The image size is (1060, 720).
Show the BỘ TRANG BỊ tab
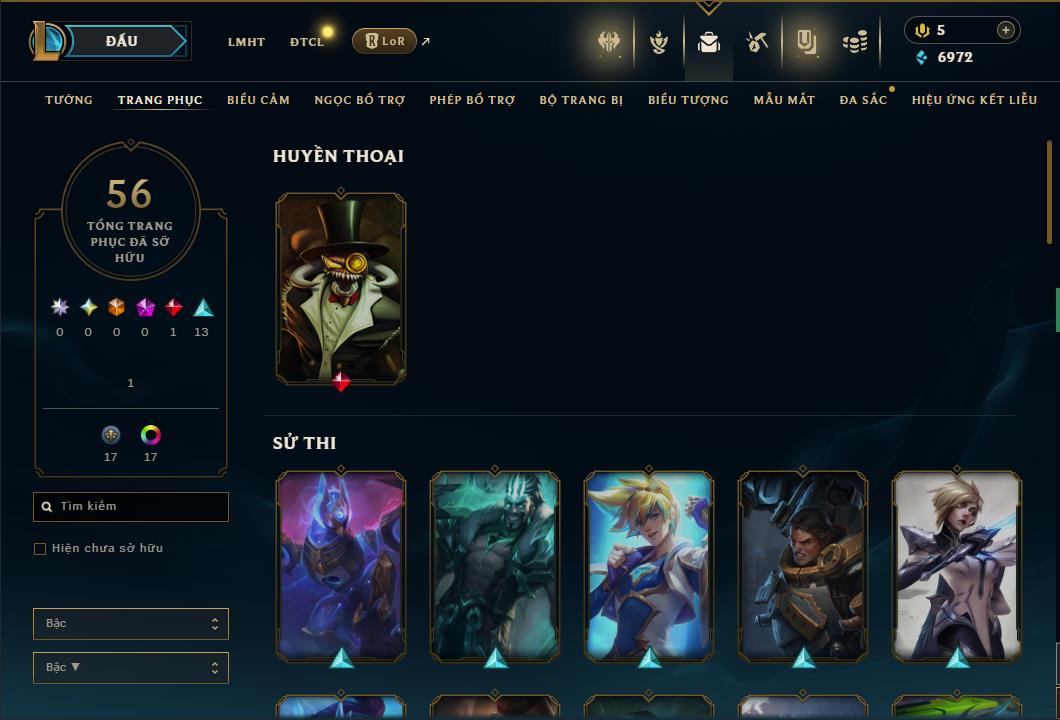click(x=581, y=100)
